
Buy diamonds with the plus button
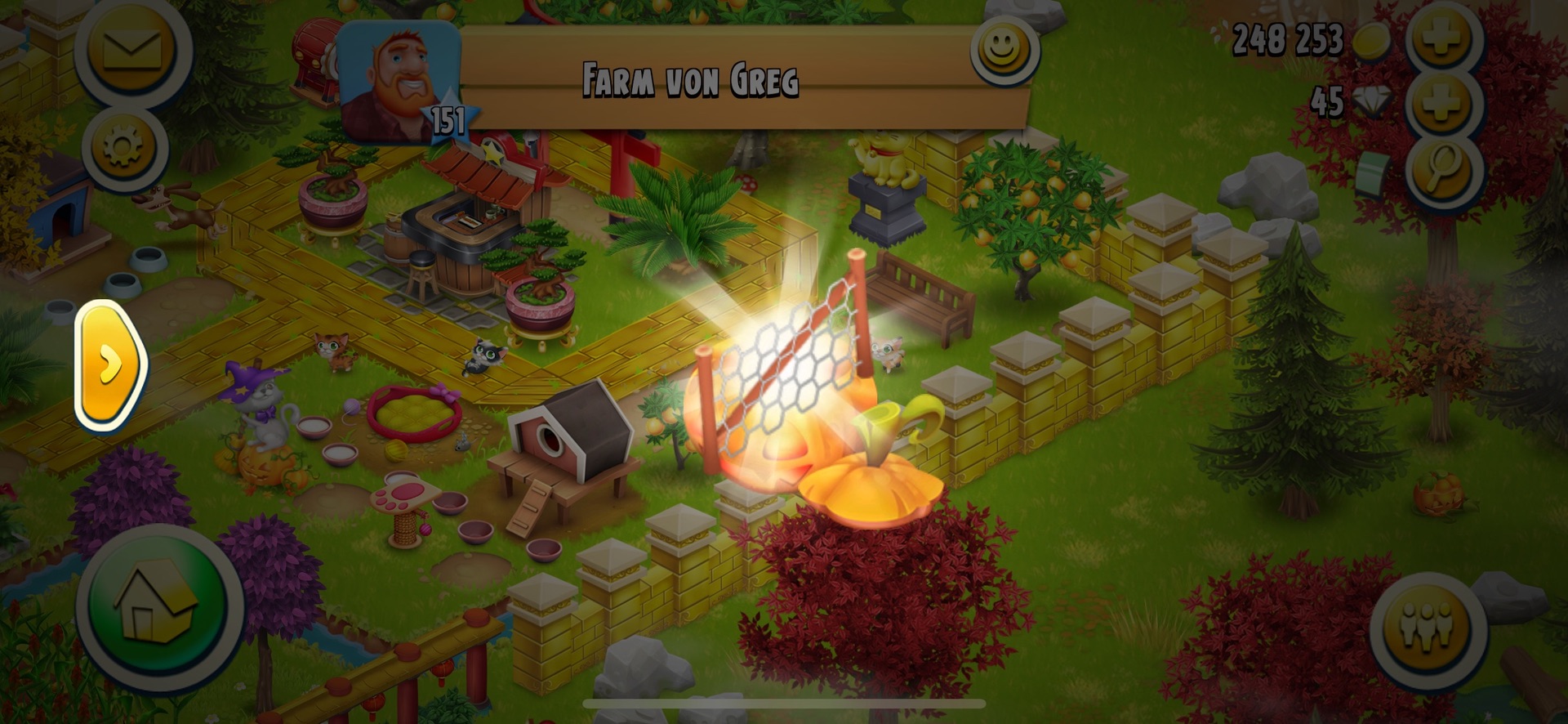1441,105
